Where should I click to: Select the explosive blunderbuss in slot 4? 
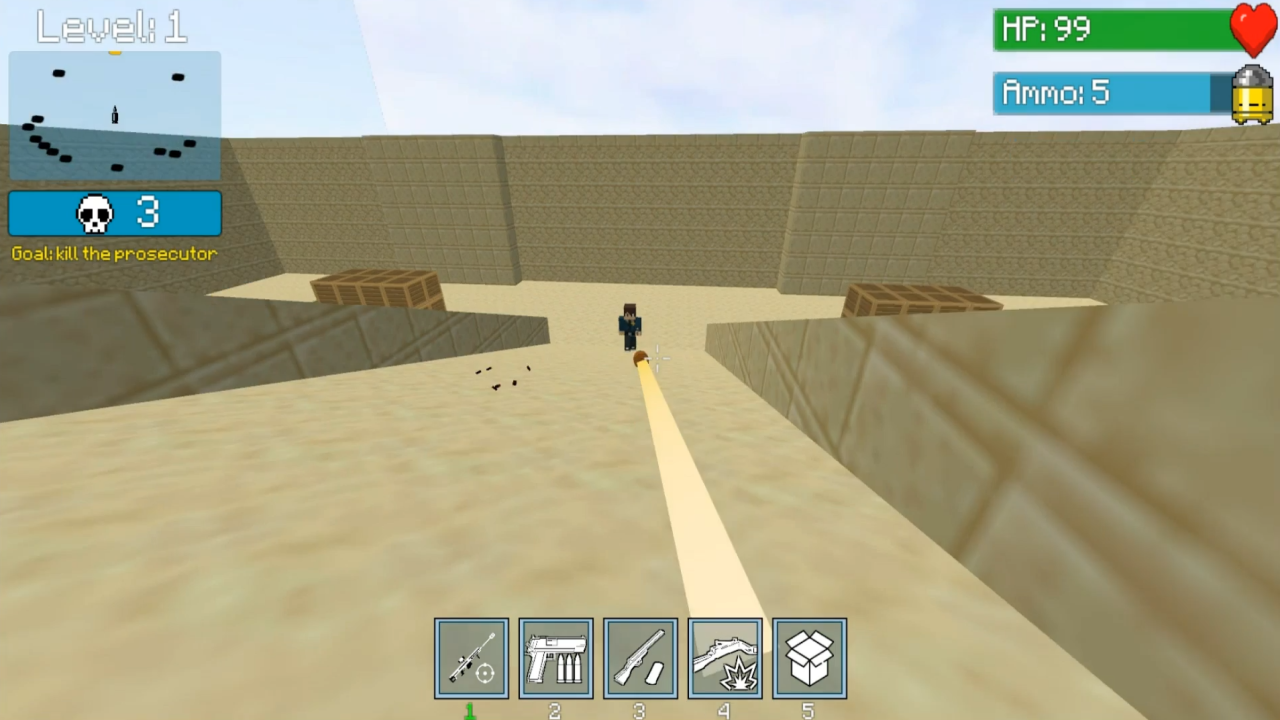tap(724, 657)
